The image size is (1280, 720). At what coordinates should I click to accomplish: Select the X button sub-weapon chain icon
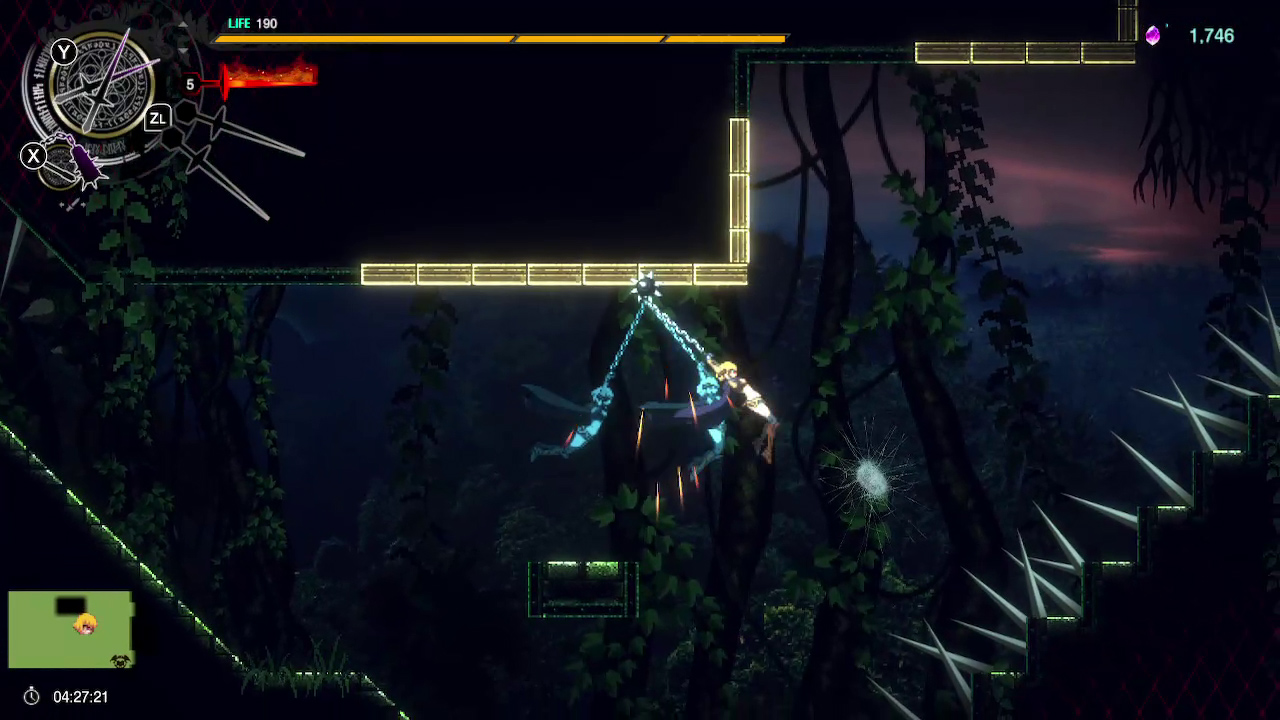[33, 156]
